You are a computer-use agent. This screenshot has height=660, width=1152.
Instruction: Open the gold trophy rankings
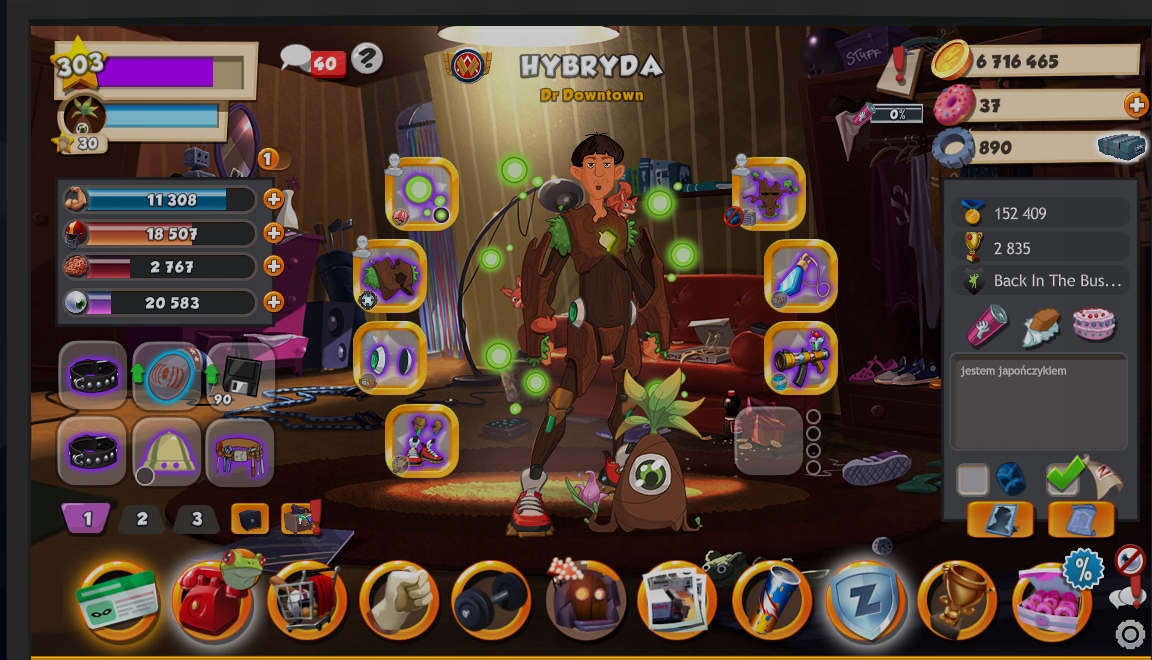tap(956, 601)
